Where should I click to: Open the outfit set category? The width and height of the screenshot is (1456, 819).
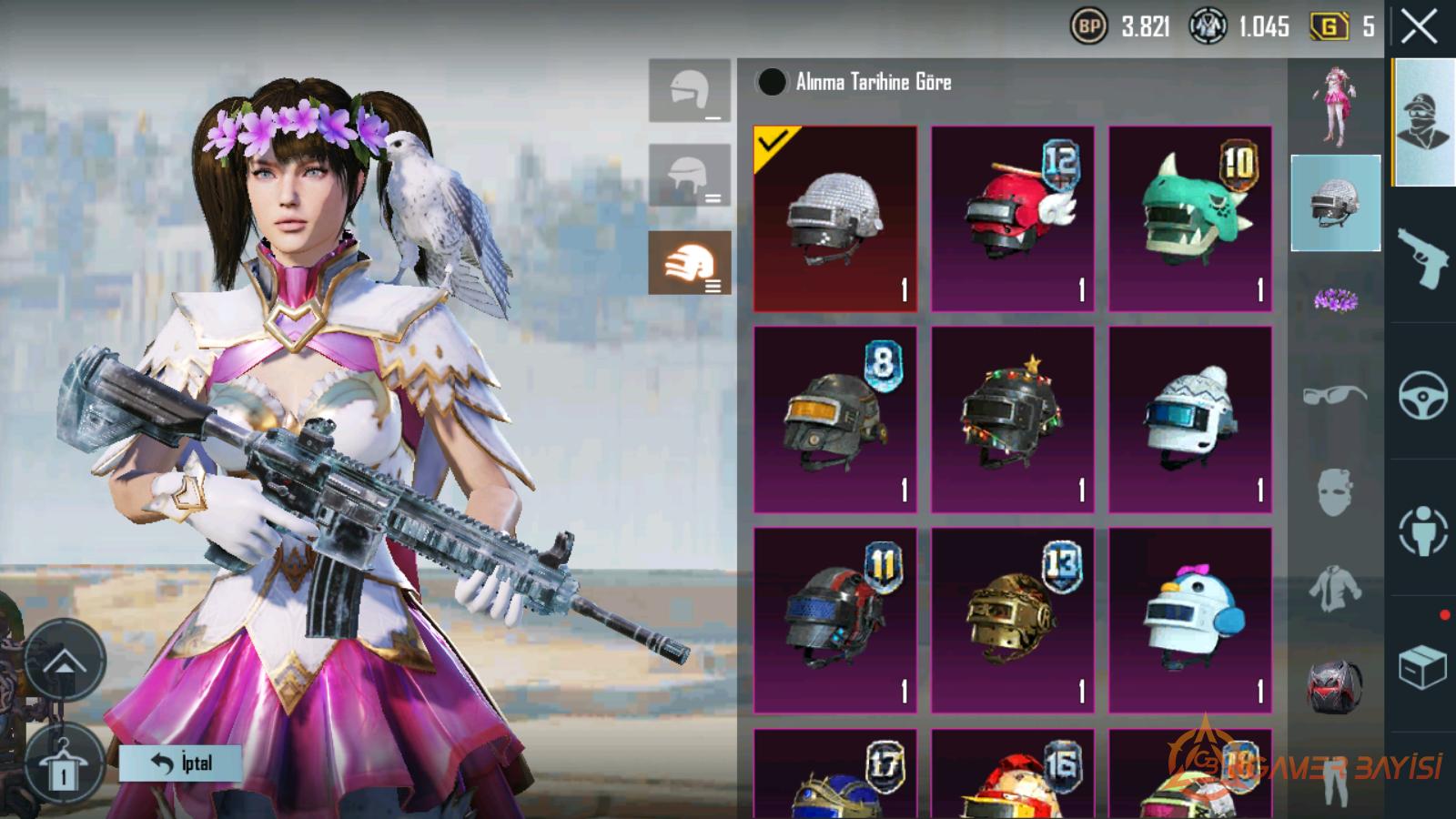coord(1335,107)
